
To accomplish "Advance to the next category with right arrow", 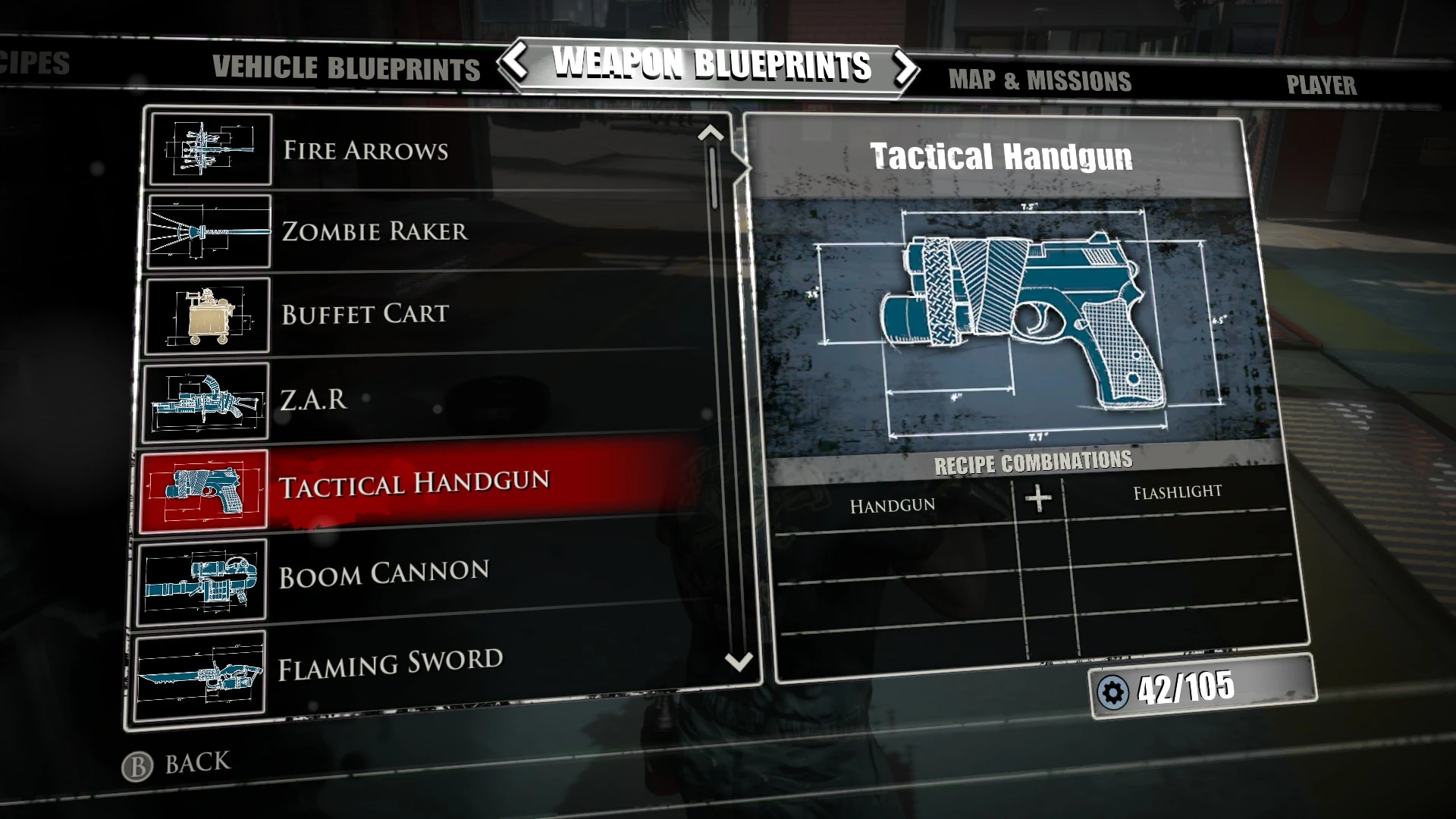I will (x=904, y=67).
